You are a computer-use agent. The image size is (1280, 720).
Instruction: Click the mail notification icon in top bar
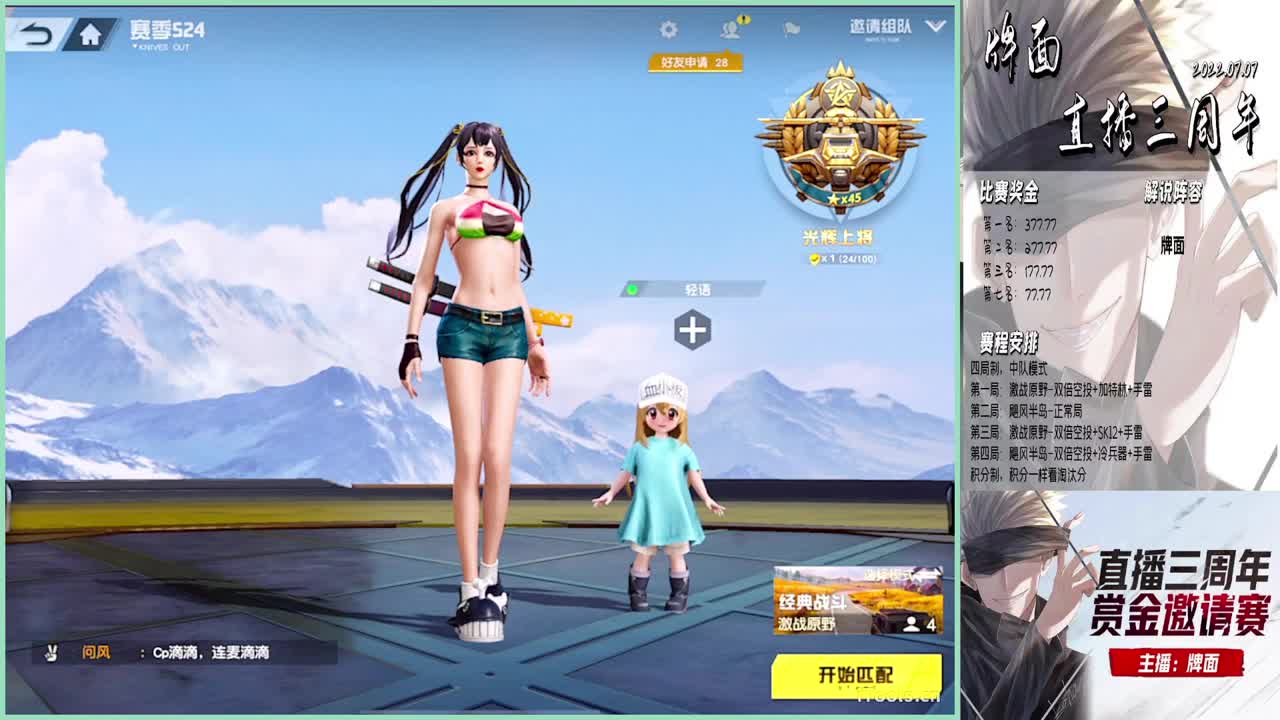pyautogui.click(x=790, y=30)
